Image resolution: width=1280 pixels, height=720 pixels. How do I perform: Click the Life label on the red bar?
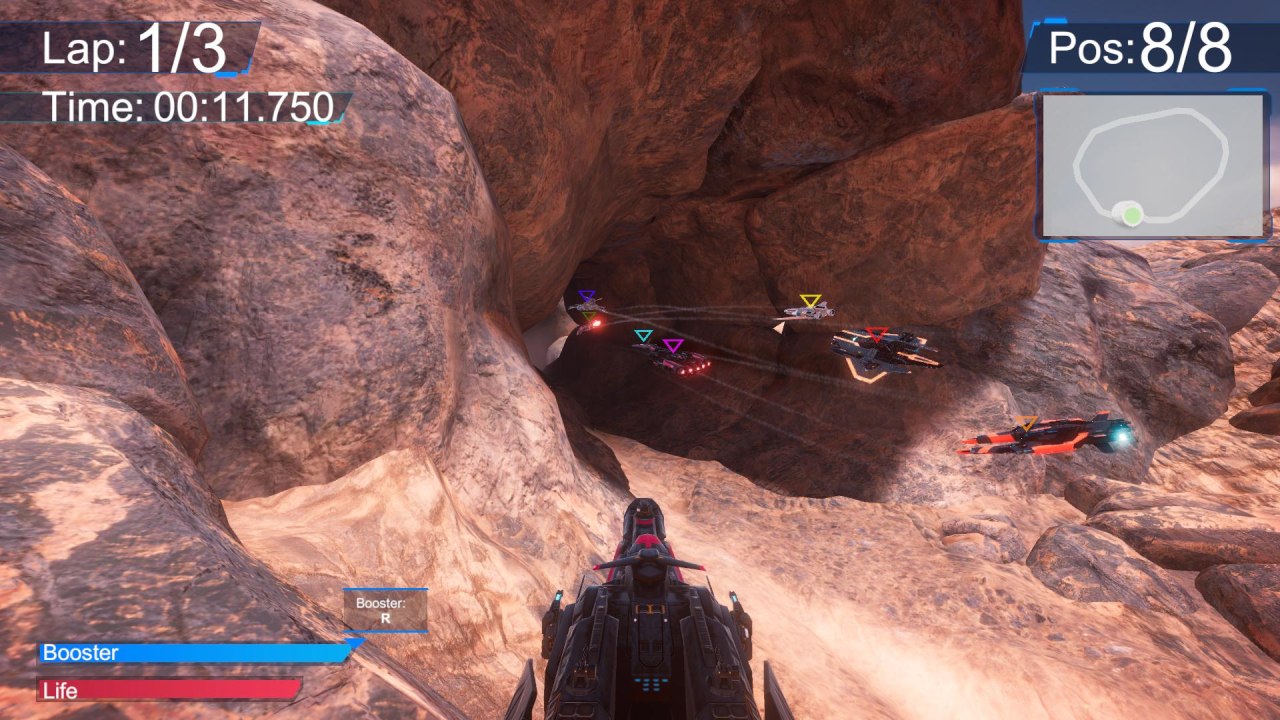click(62, 690)
